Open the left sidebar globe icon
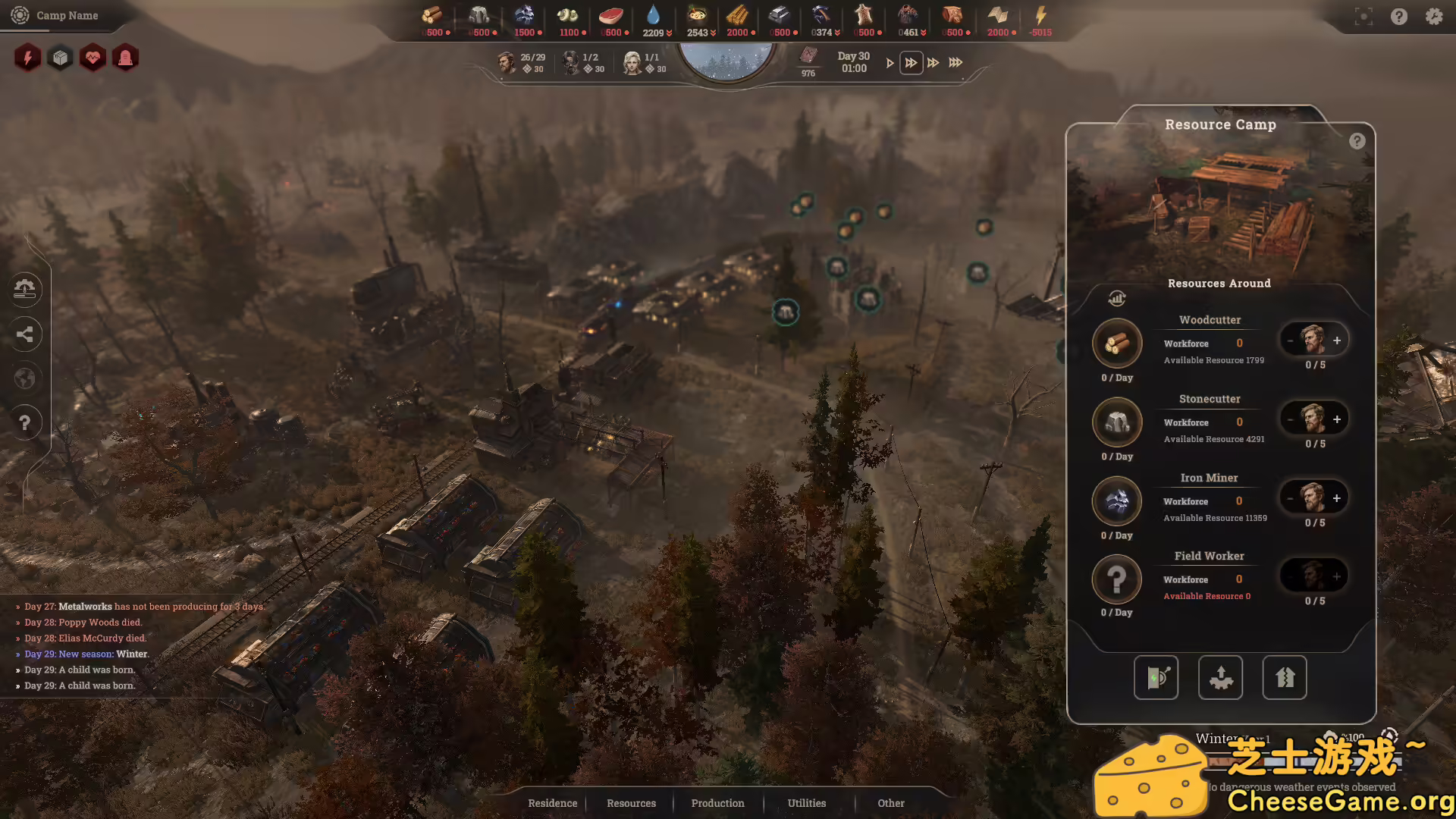Screen dimensions: 1456x819 [x=25, y=378]
